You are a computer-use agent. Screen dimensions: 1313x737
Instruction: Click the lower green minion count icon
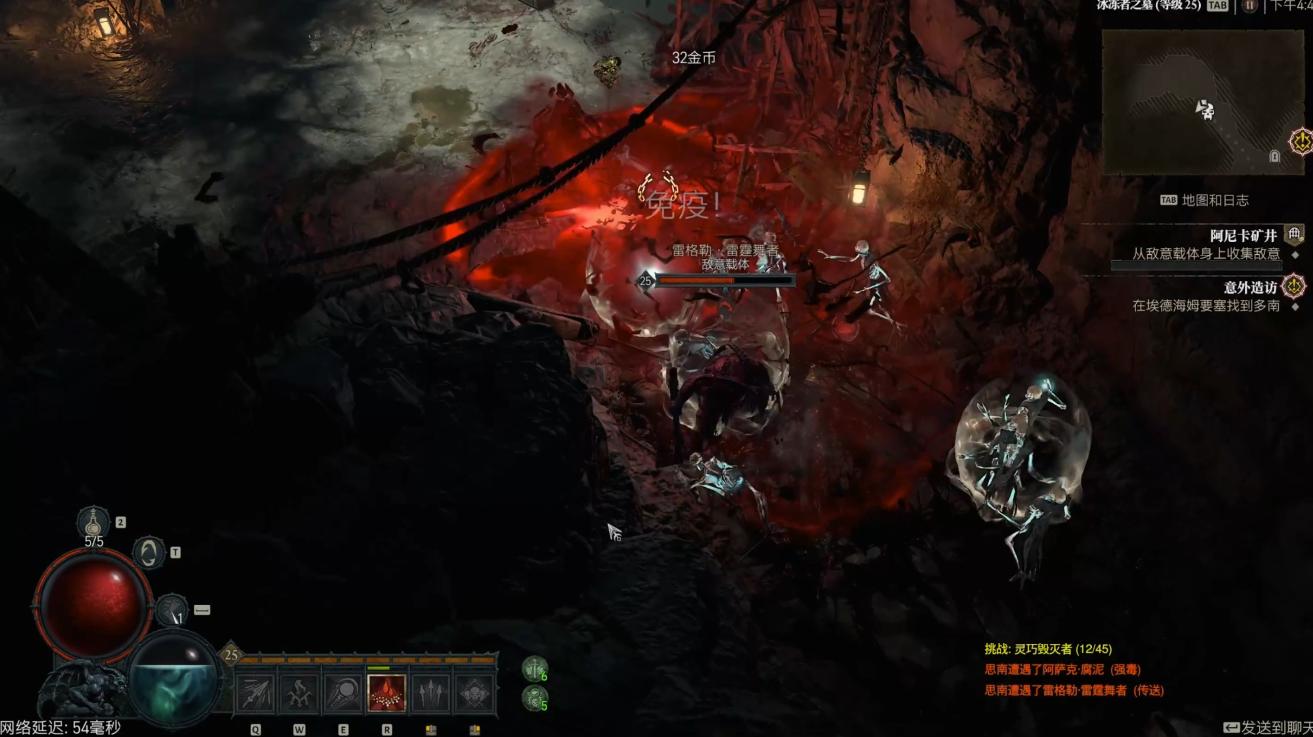click(x=535, y=697)
